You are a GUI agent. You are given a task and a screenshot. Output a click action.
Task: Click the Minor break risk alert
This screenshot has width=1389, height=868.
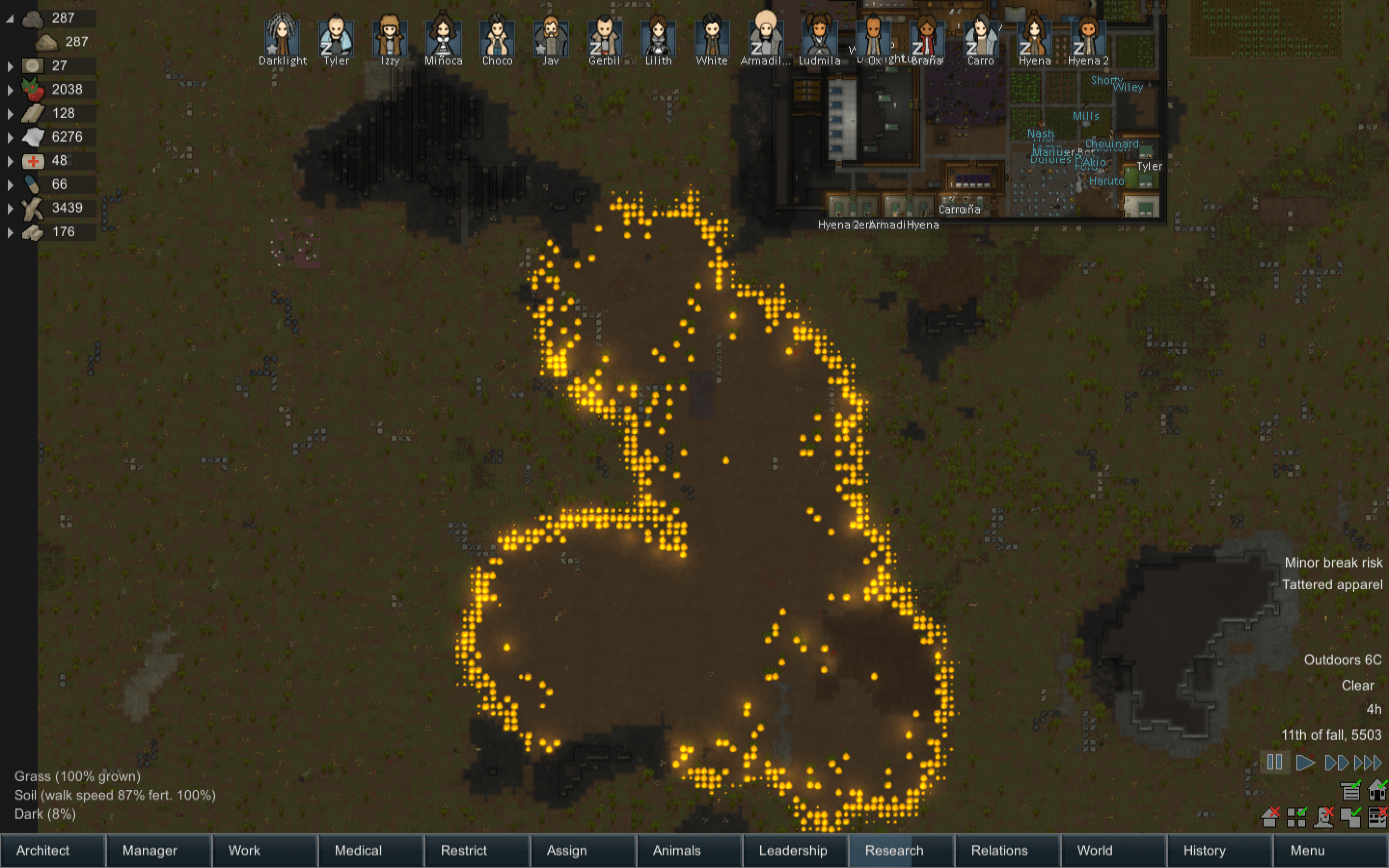click(x=1333, y=563)
